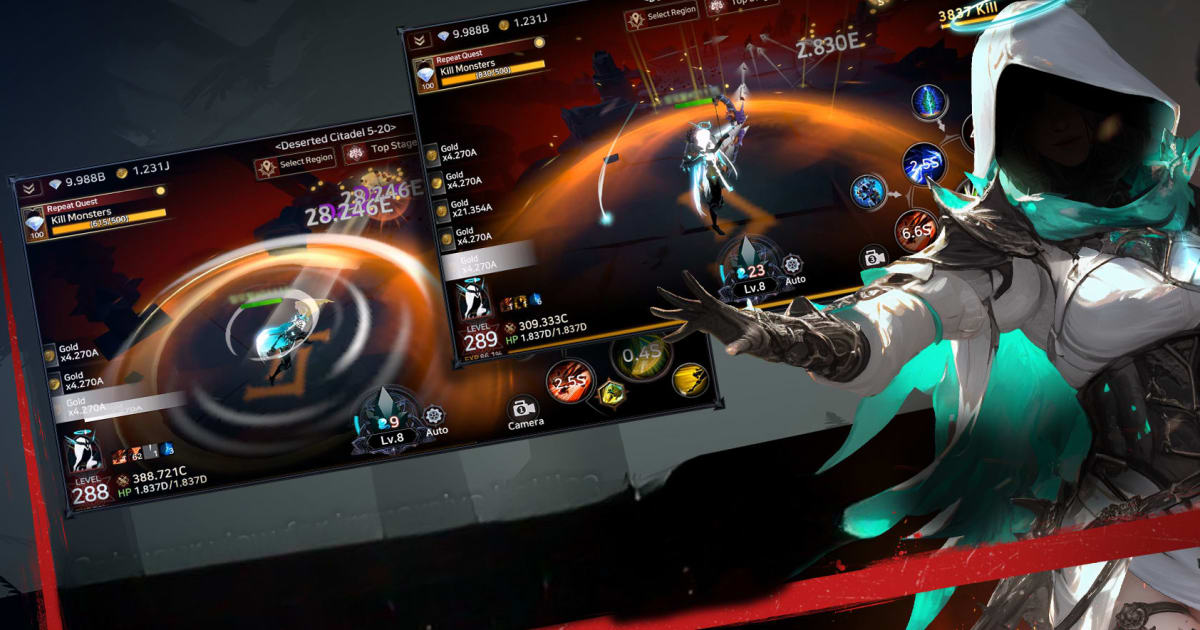Click the unlabeled camera icon marked 3
The width and height of the screenshot is (1200, 630).
pyautogui.click(x=875, y=257)
